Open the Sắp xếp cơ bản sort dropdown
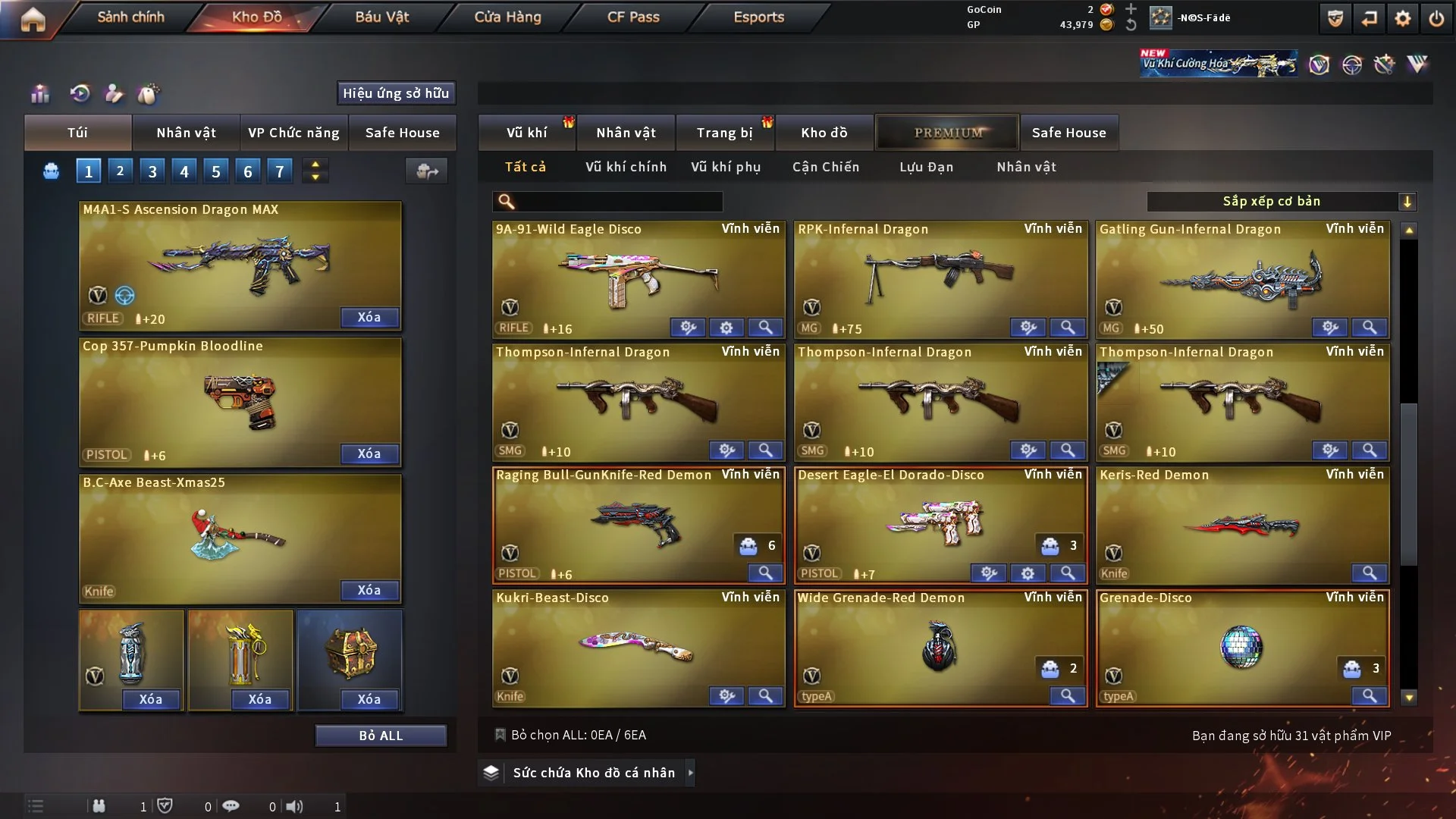This screenshot has height=819, width=1456. [1281, 202]
